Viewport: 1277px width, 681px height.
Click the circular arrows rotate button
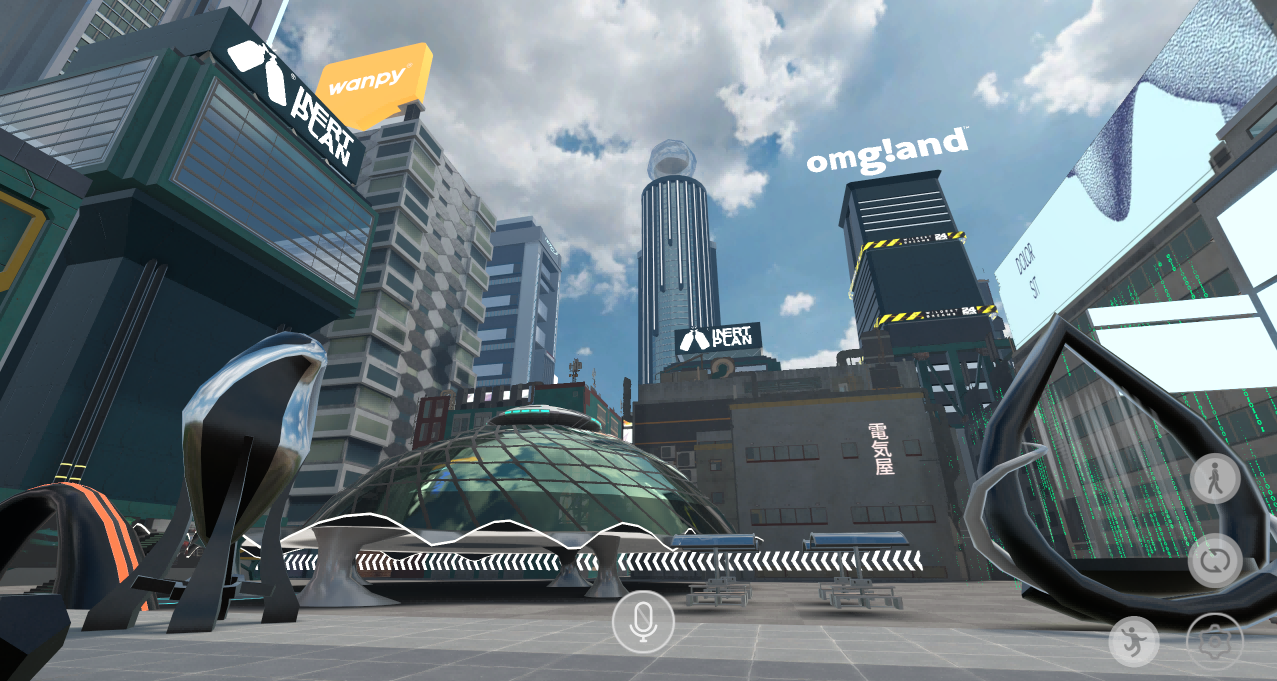pos(1215,561)
